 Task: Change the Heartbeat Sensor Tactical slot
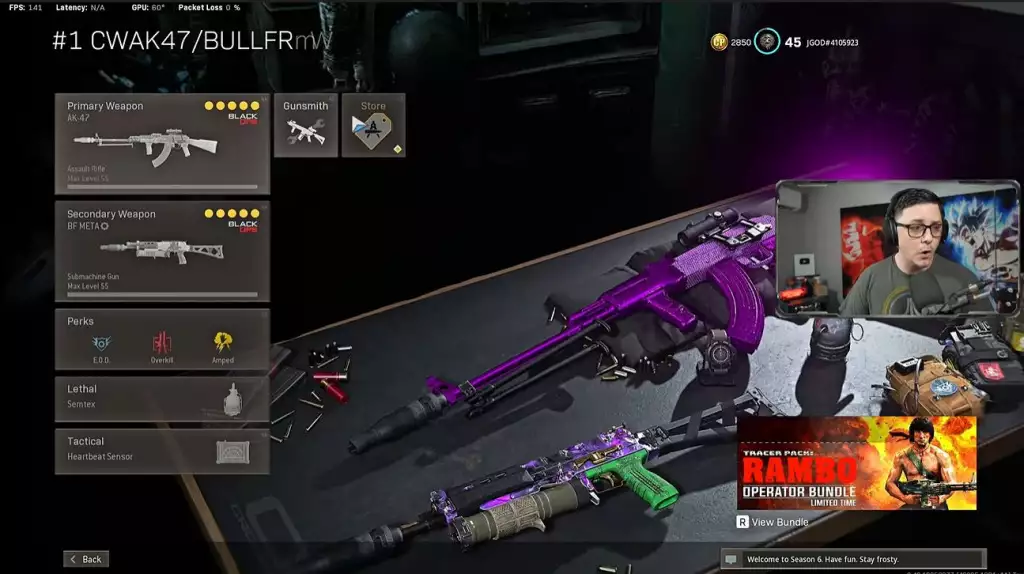point(162,451)
